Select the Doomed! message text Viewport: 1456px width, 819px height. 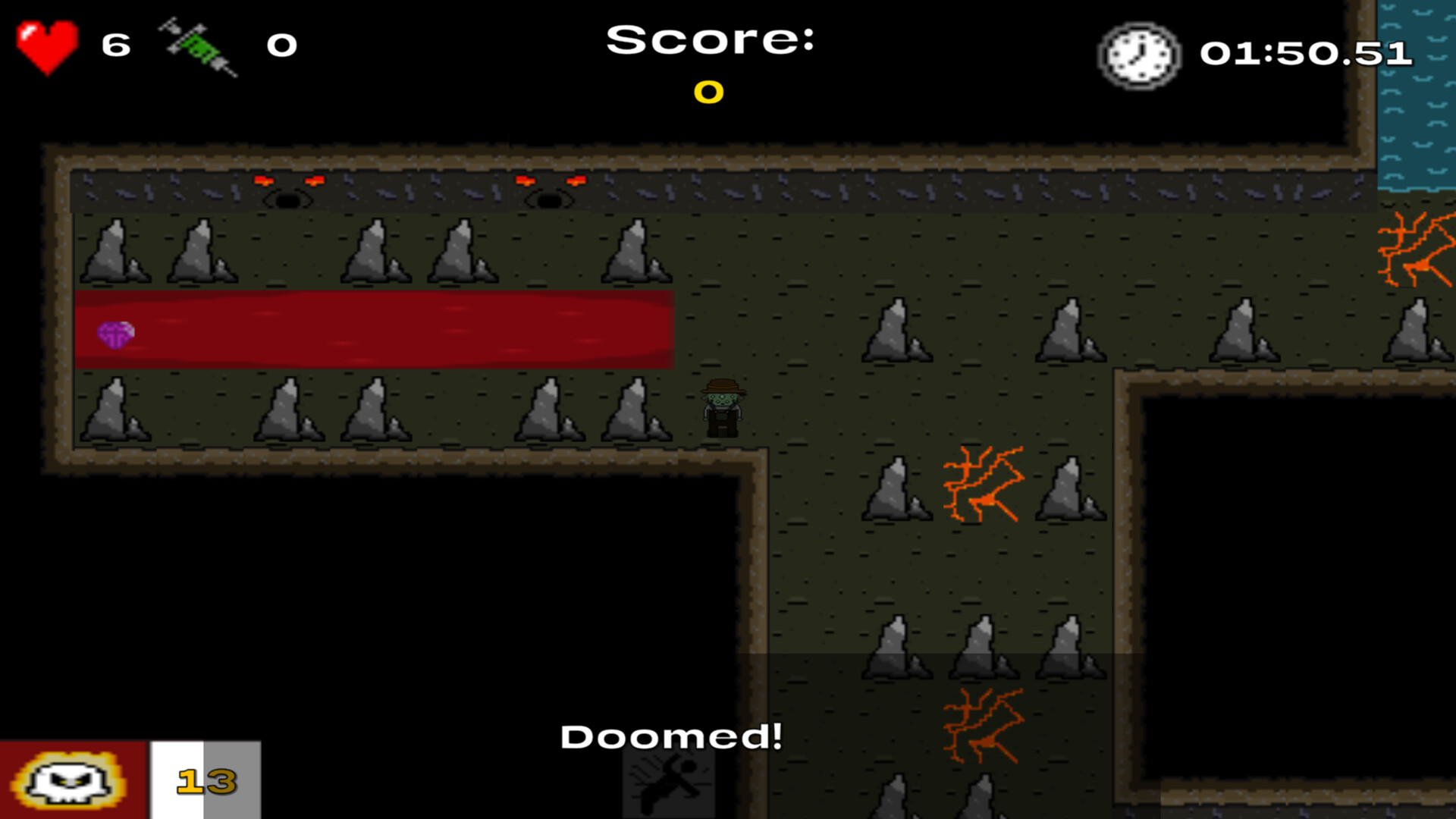click(x=673, y=736)
